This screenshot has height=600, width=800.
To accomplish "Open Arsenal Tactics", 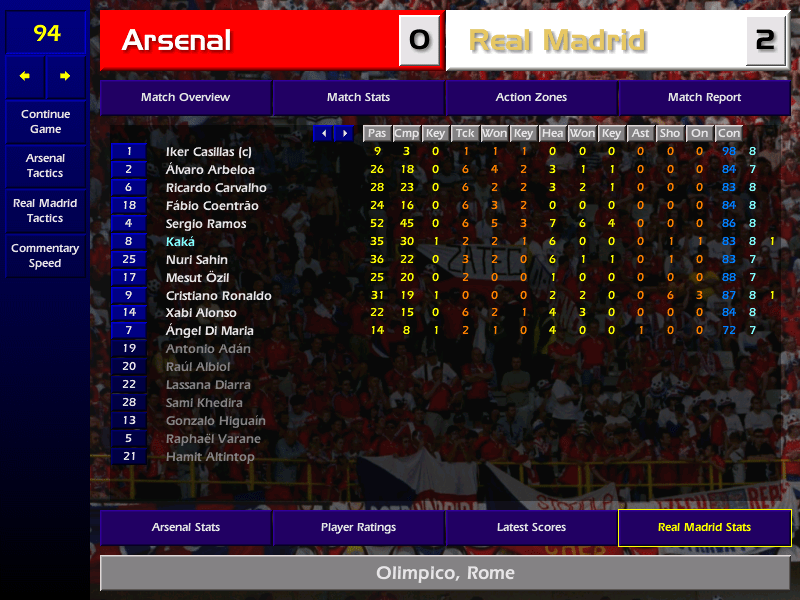I will tap(45, 165).
